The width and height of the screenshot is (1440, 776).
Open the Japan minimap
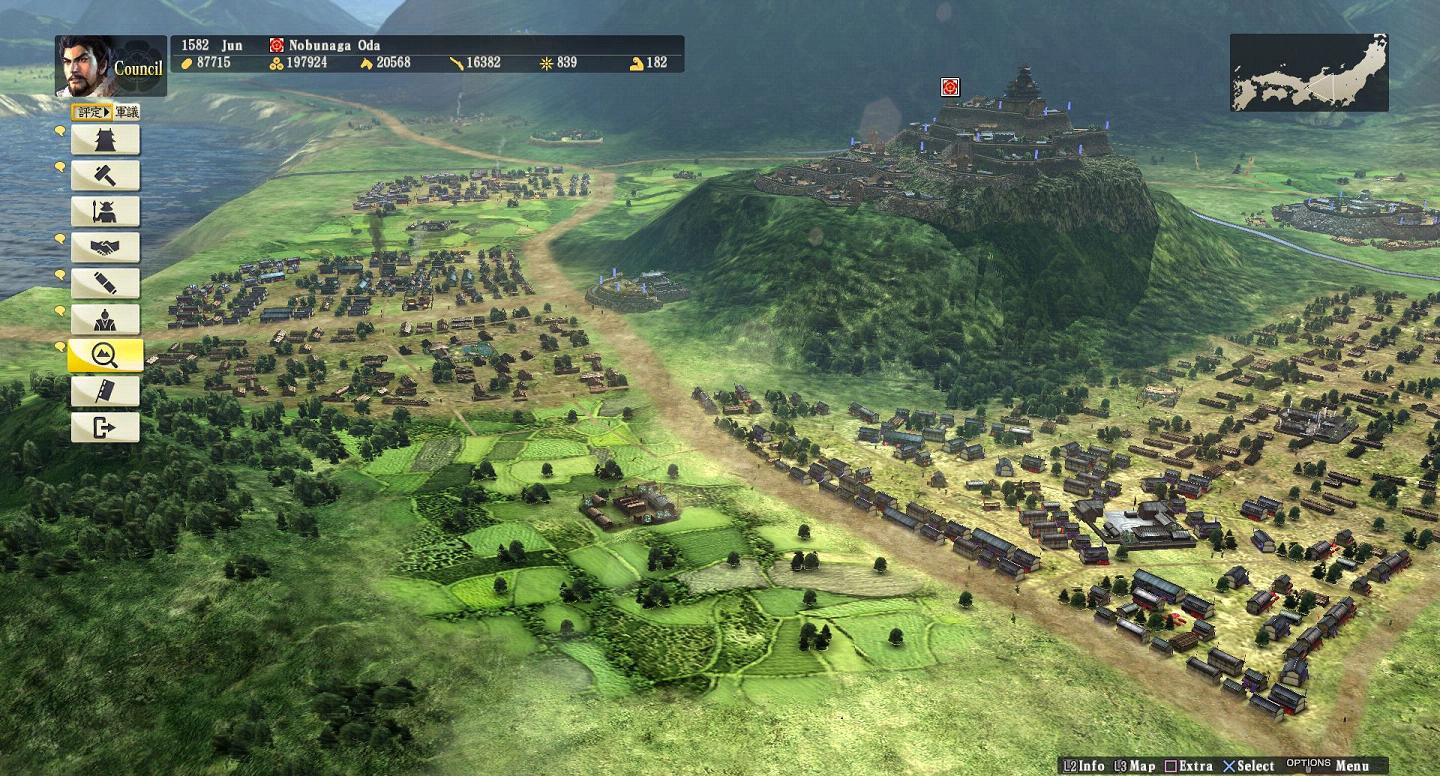point(1308,72)
